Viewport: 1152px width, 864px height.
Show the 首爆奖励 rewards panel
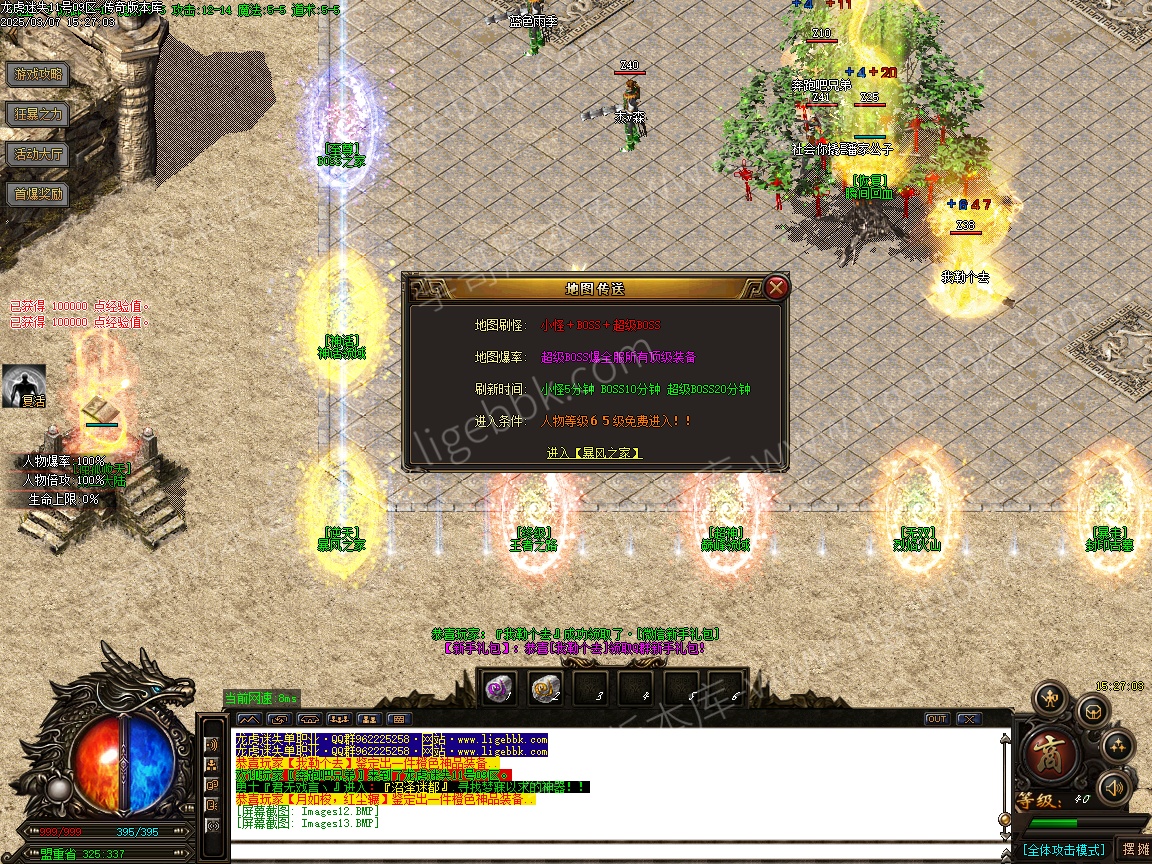38,194
